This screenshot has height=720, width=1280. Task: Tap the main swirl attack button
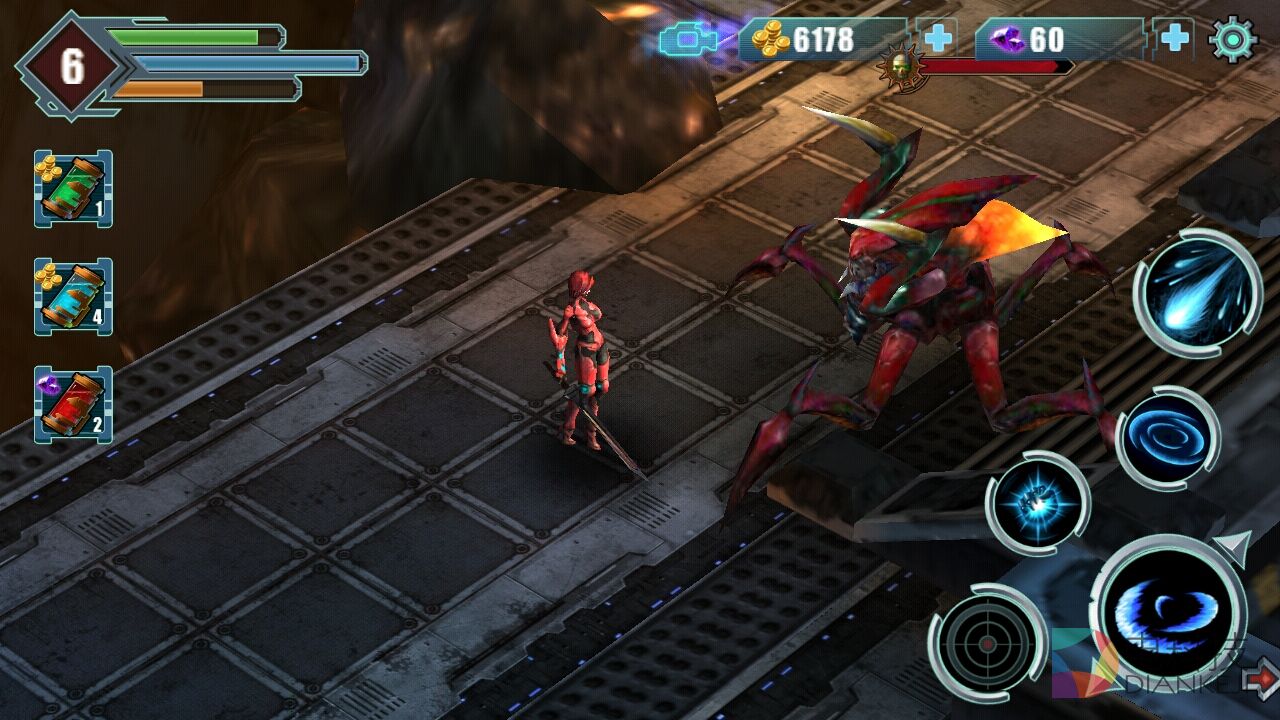1167,609
